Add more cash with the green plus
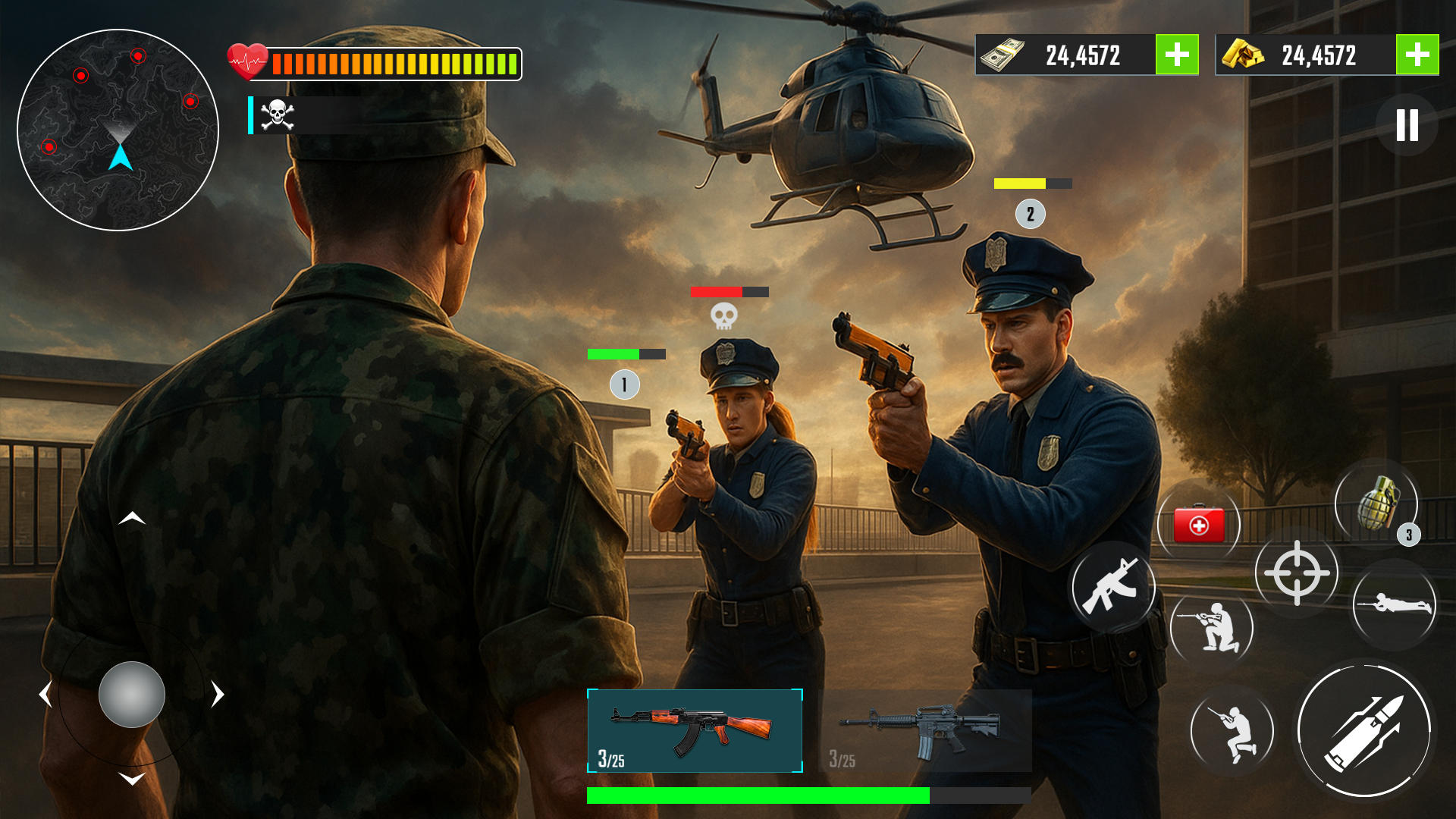1456x819 pixels. (1177, 55)
